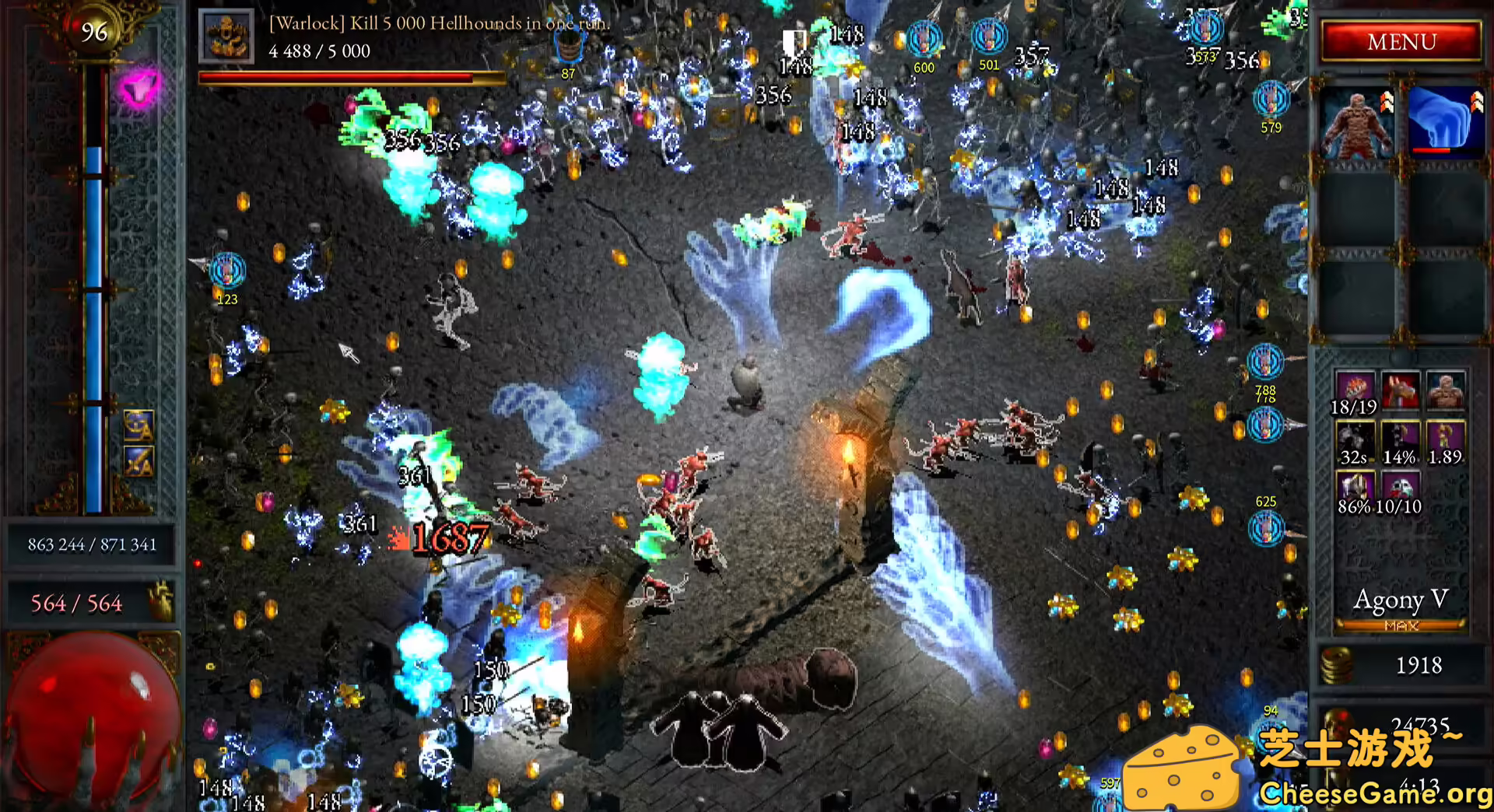This screenshot has width=1494, height=812.
Task: Upgrade the blue hand spell via its arrows
Action: coord(1477,102)
